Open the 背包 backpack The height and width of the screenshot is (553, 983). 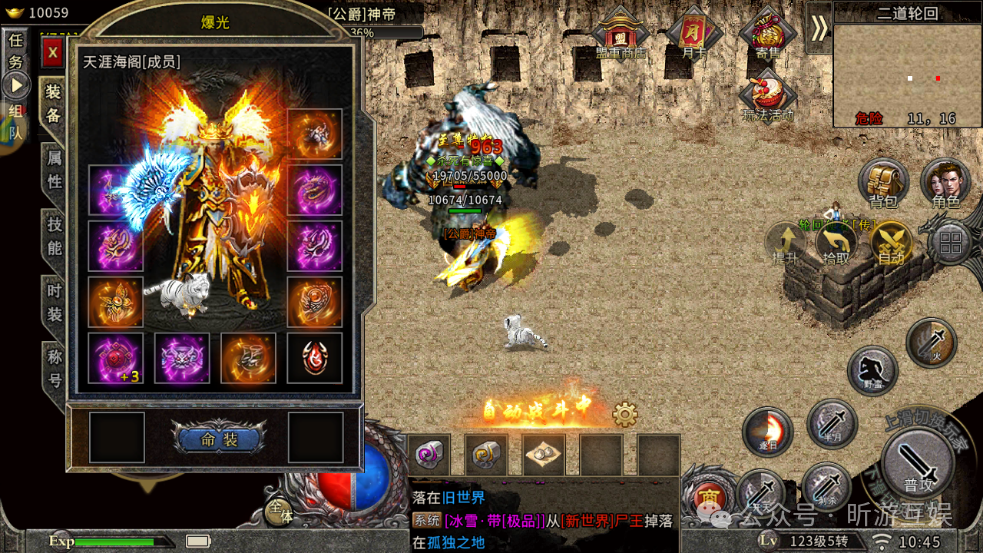tap(882, 185)
